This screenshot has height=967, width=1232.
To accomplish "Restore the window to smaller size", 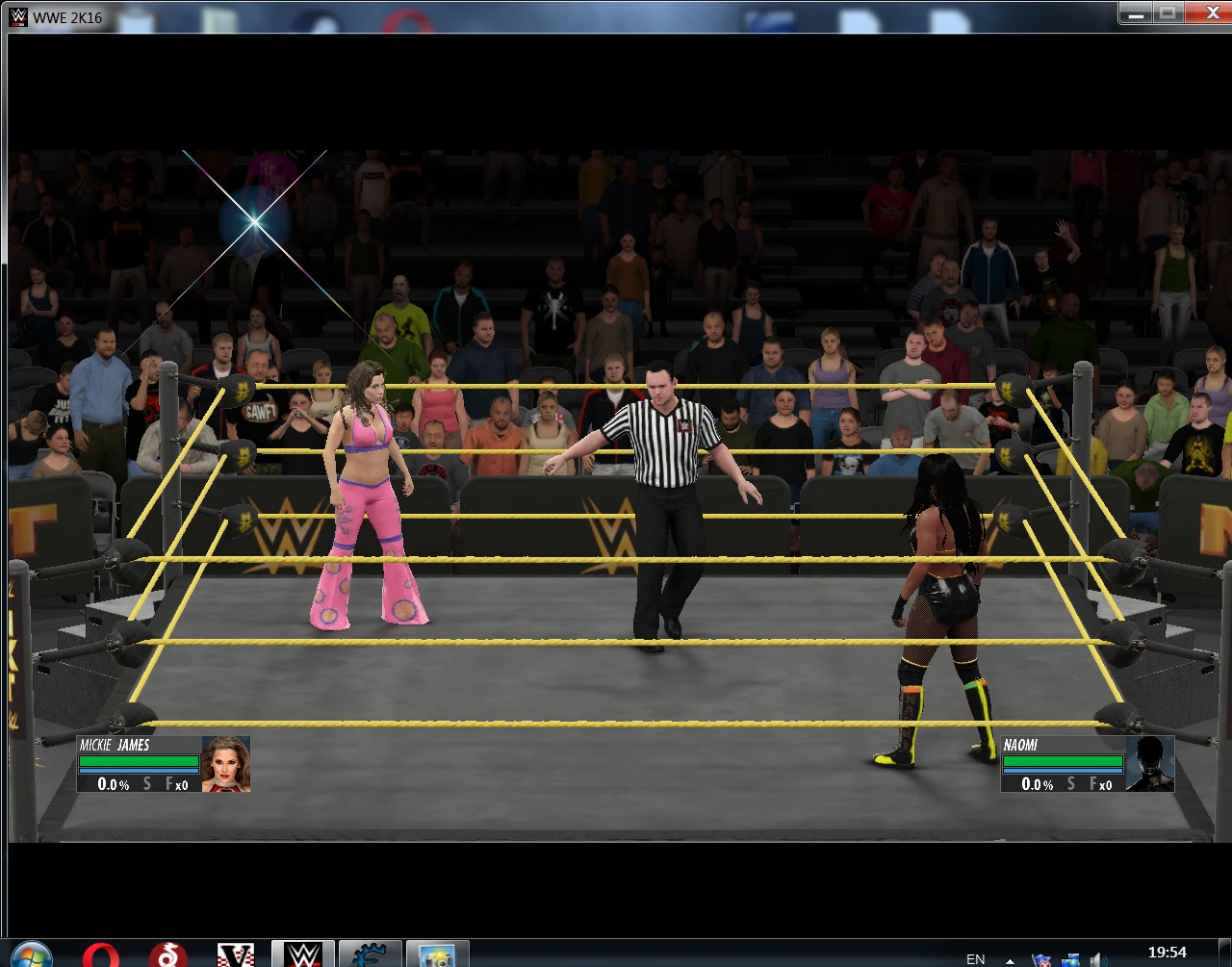I will click(x=1168, y=13).
